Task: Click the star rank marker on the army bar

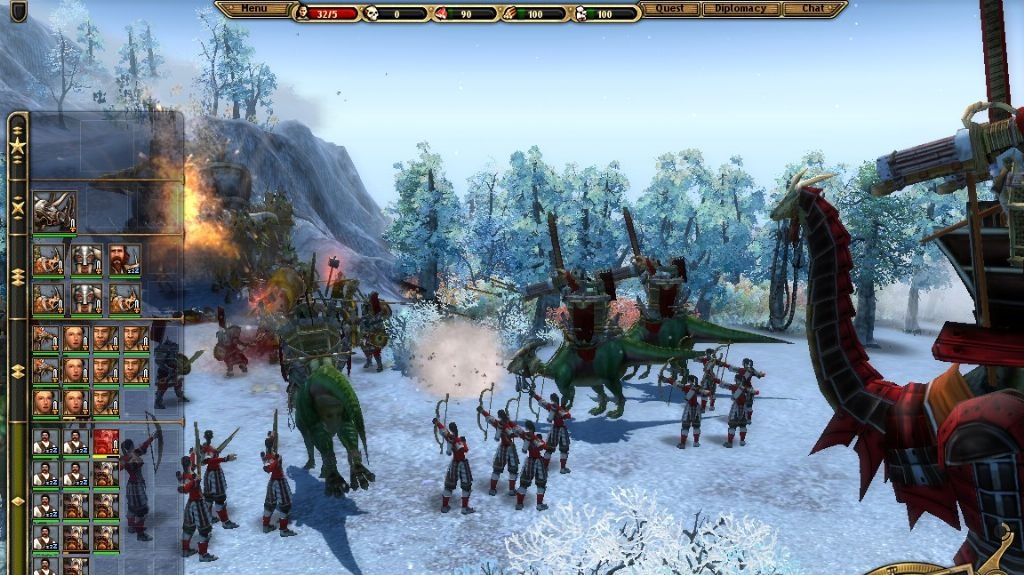Action: tap(17, 146)
